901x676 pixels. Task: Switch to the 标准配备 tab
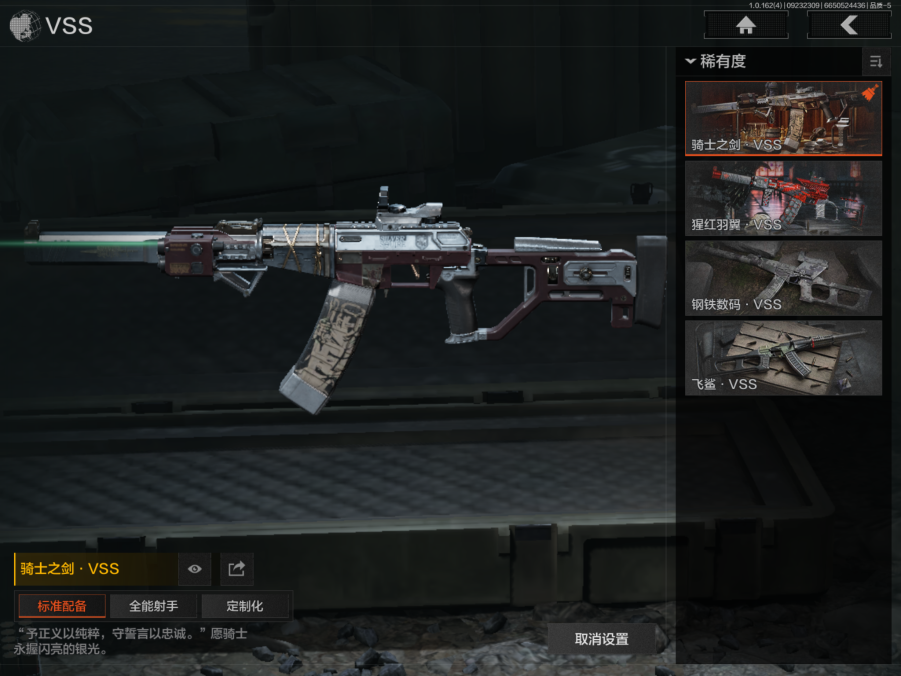[62, 606]
